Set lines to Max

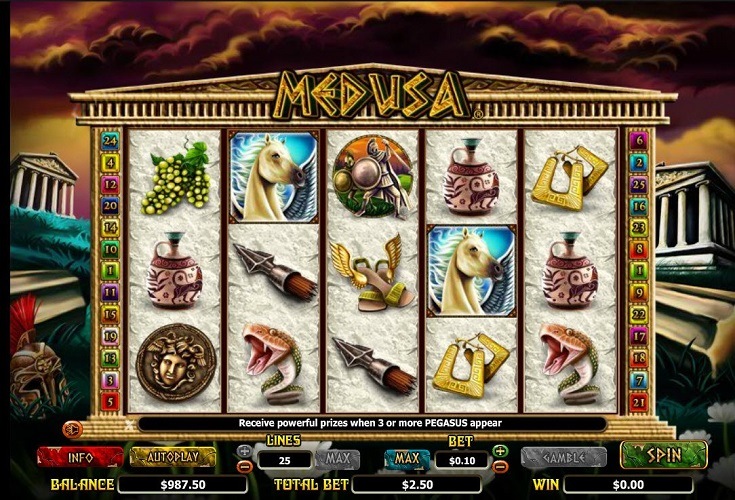pos(337,459)
